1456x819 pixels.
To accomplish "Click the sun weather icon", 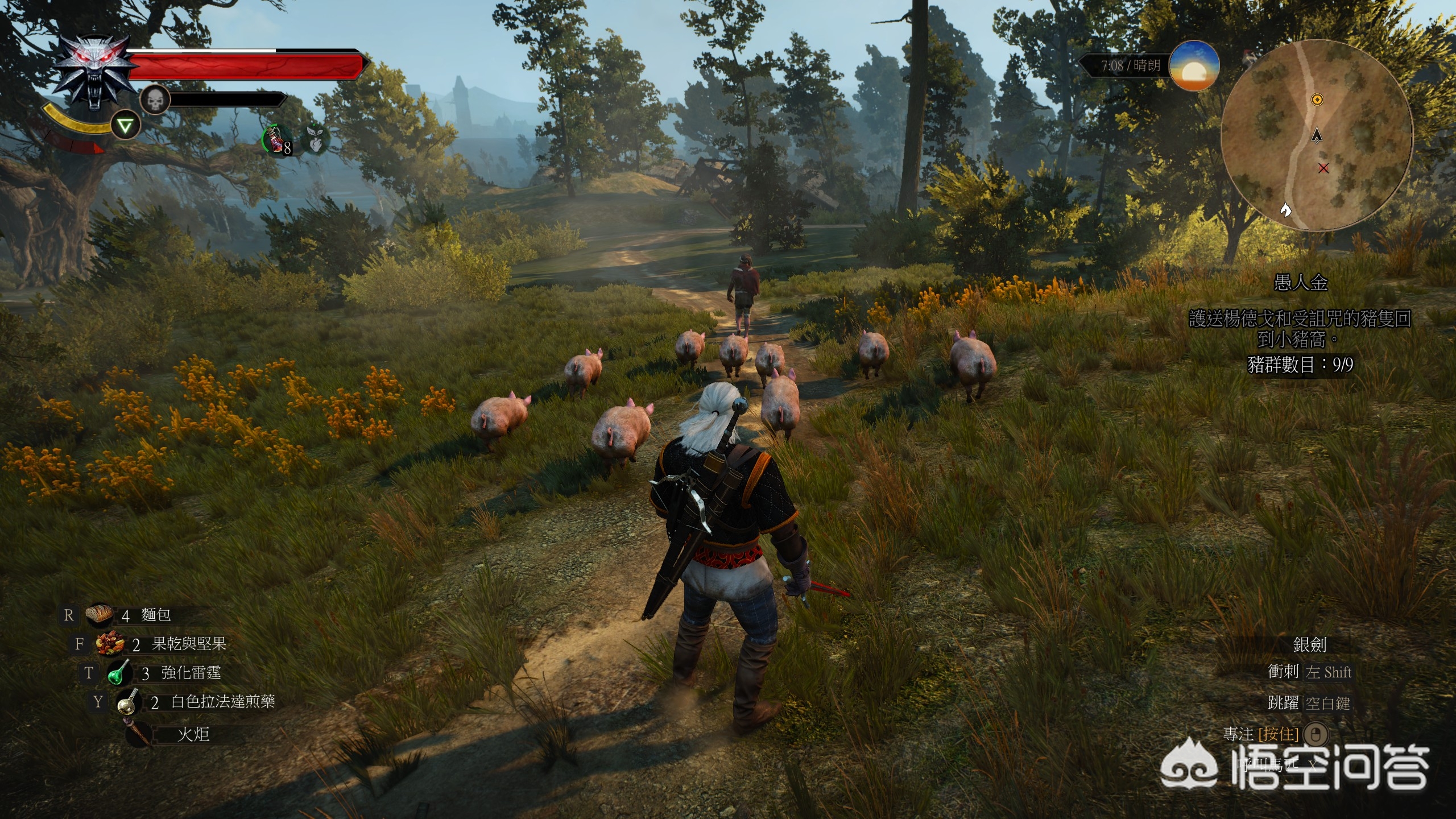I will 1194,66.
